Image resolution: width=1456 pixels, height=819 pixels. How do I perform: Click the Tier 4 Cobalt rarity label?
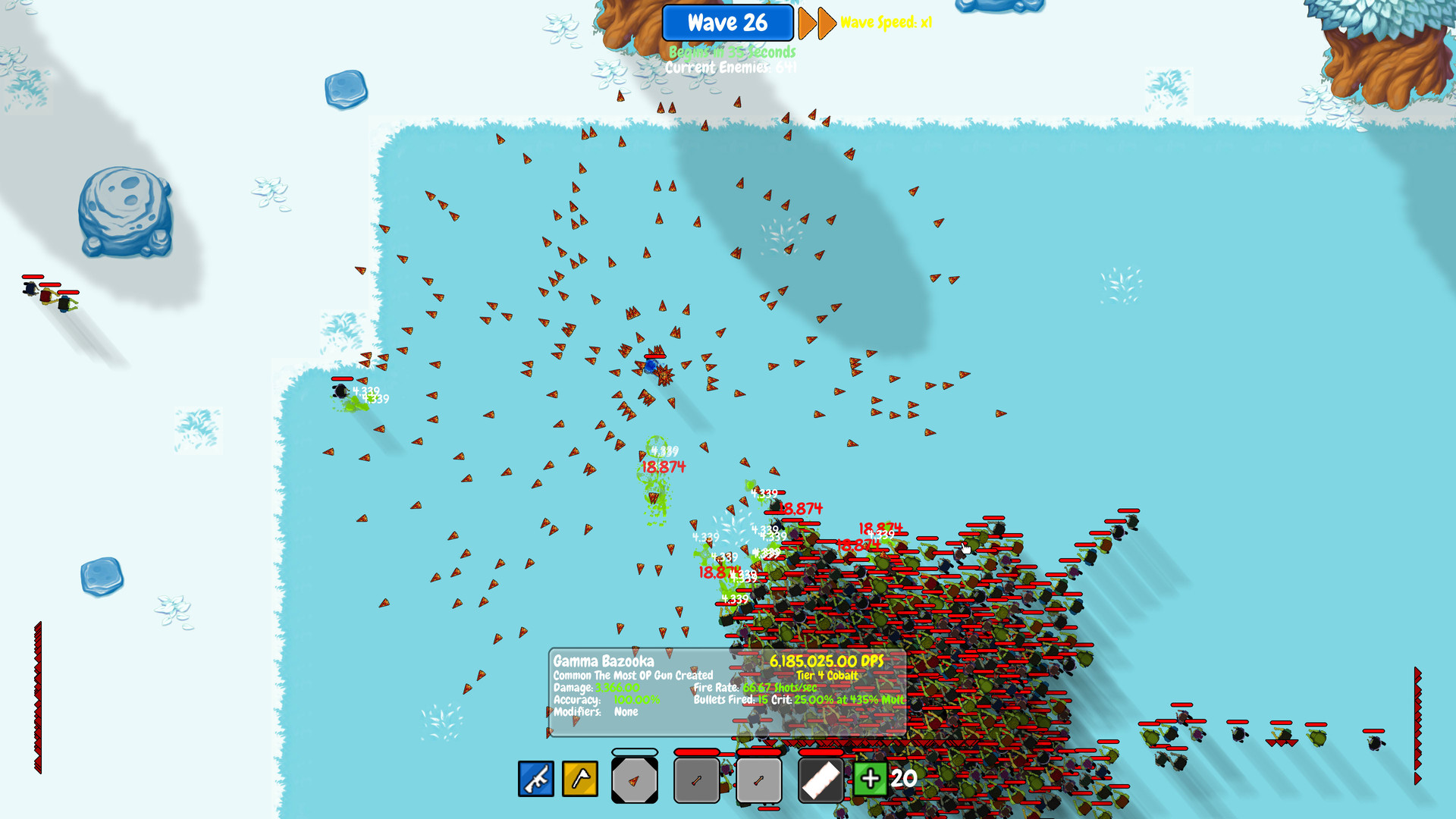(x=827, y=675)
